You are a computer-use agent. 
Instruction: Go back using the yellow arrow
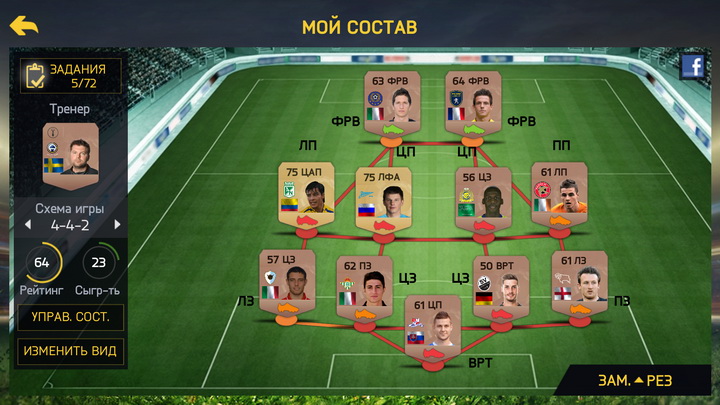(x=24, y=26)
